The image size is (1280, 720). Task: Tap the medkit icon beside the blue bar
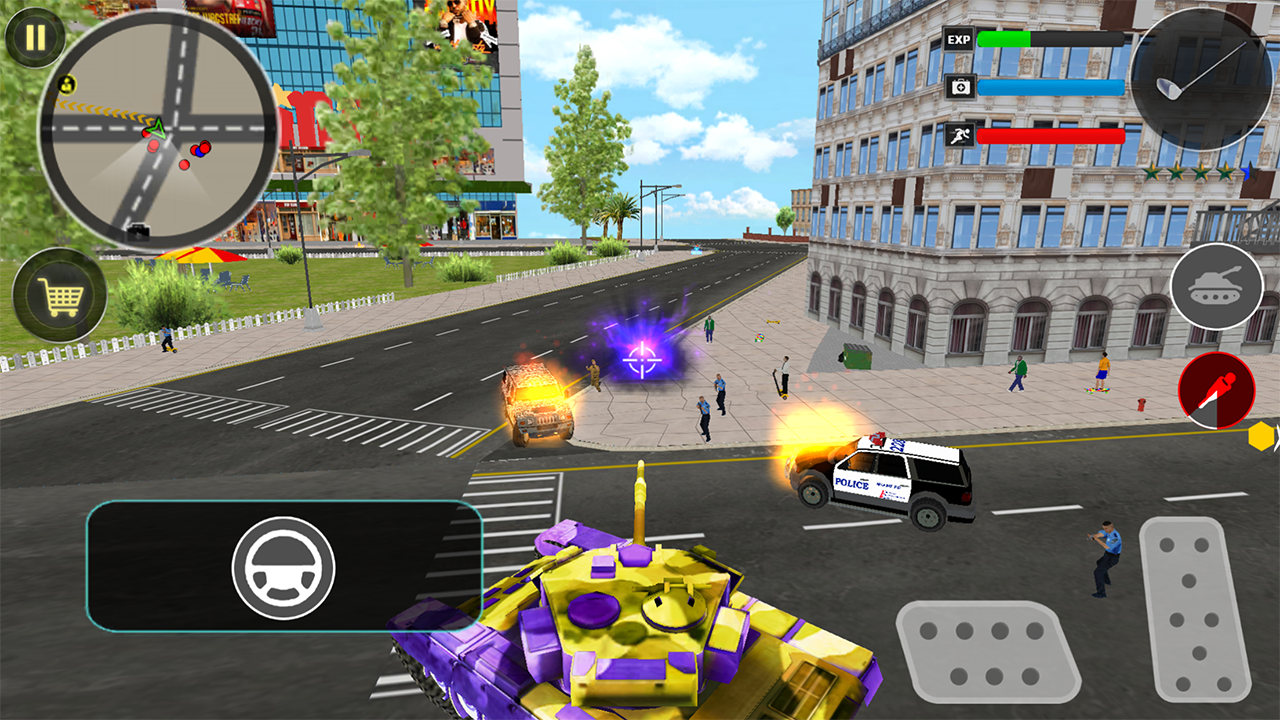tap(962, 87)
